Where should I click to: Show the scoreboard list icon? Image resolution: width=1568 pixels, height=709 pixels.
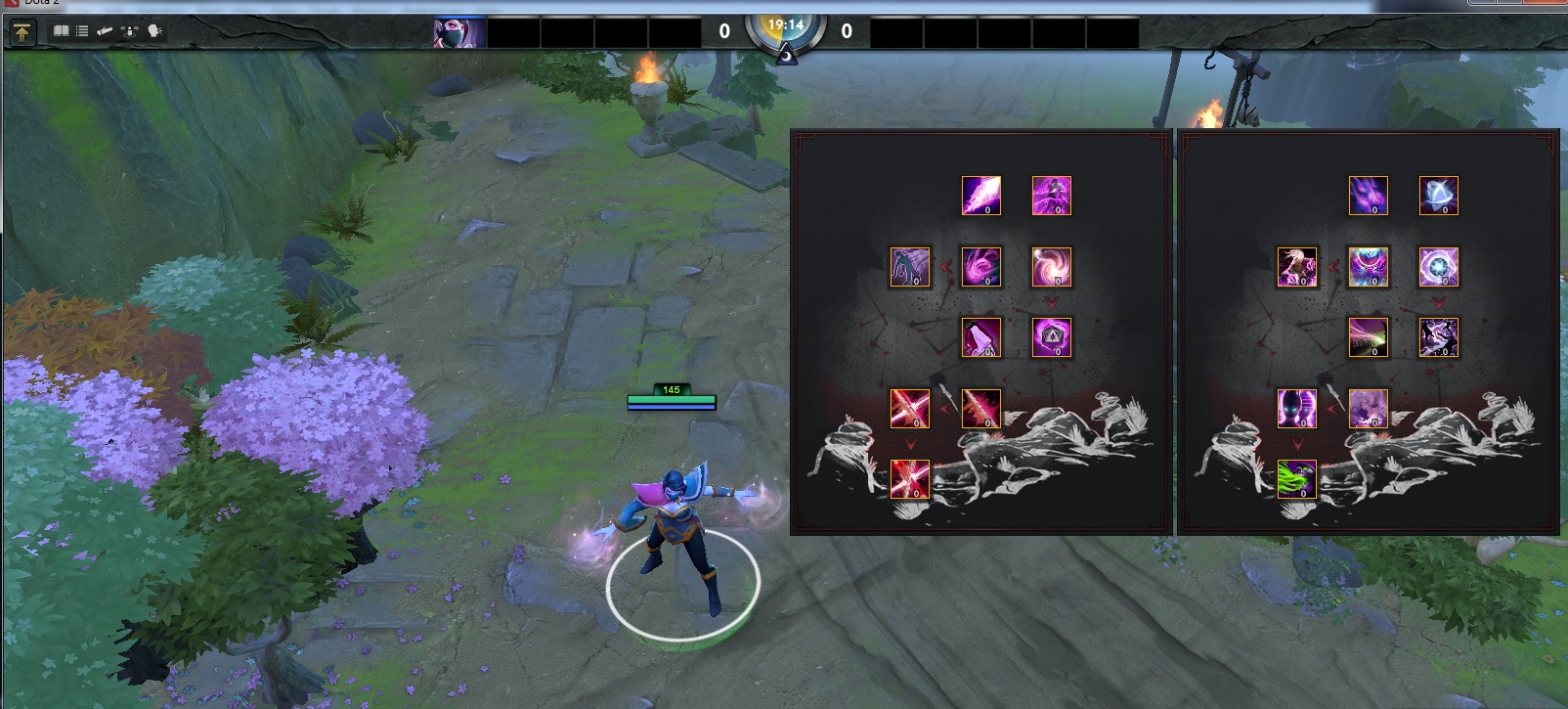point(82,31)
